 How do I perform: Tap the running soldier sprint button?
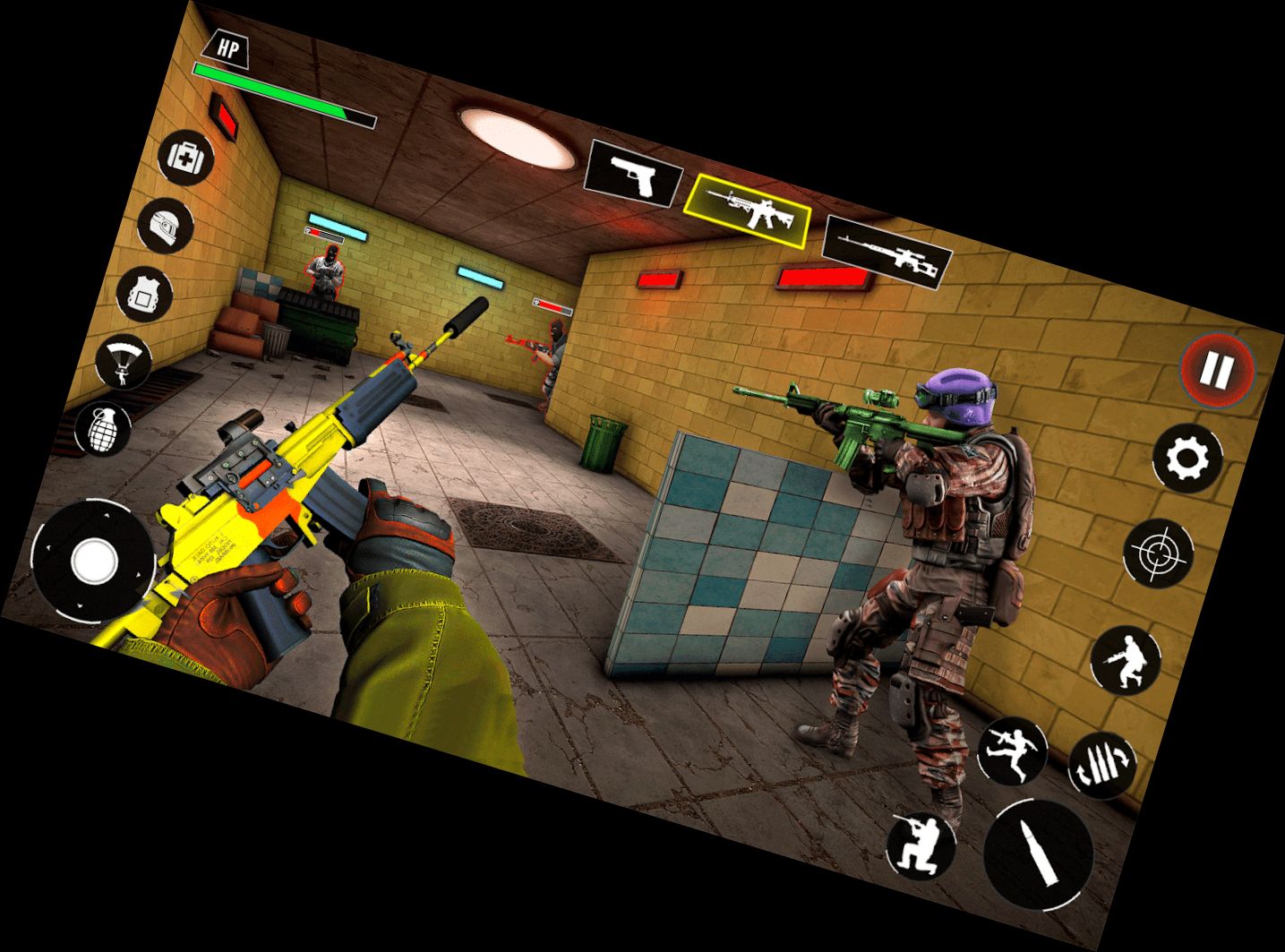[1127, 660]
